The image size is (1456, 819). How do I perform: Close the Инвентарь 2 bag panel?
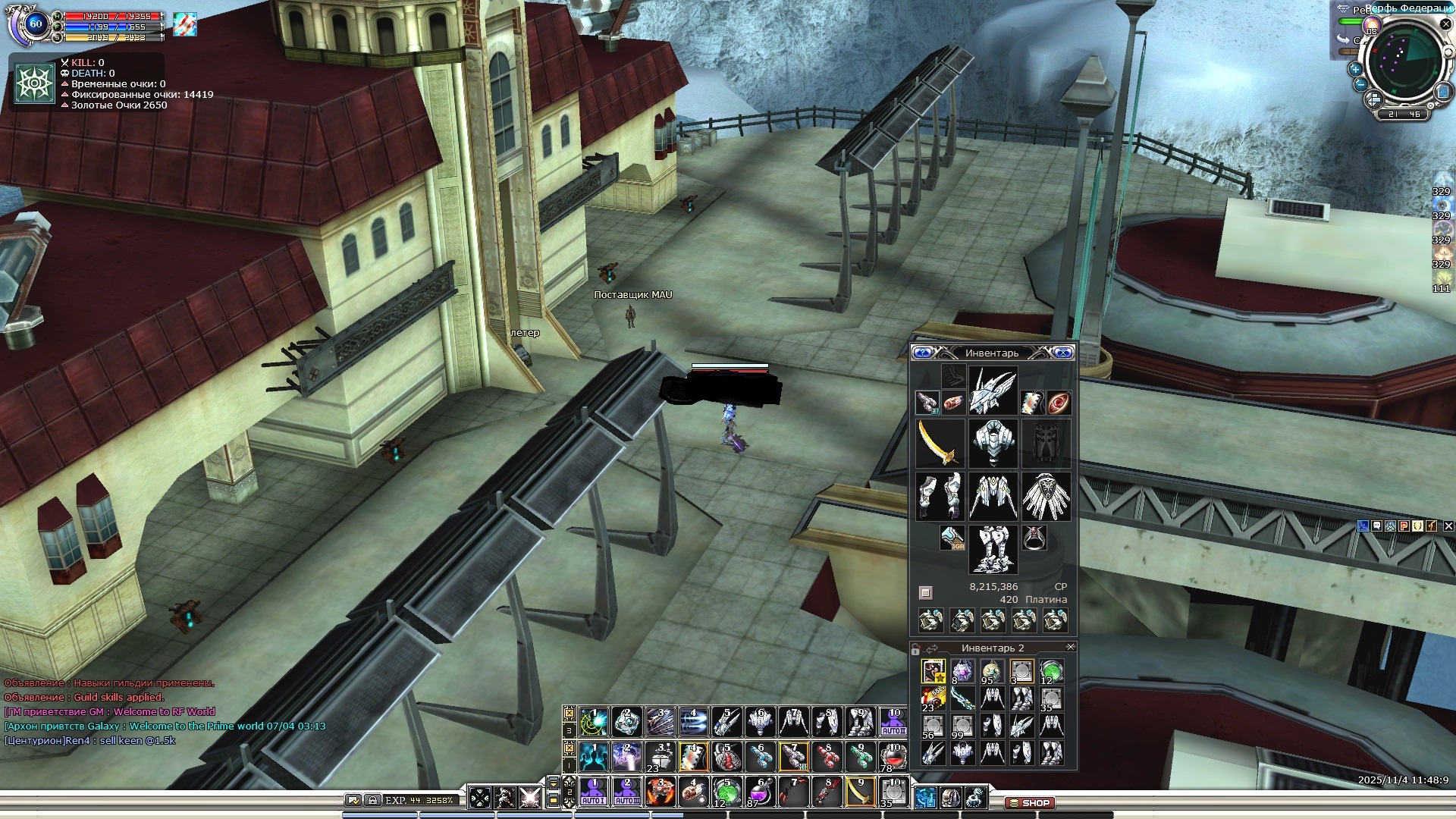[1071, 647]
